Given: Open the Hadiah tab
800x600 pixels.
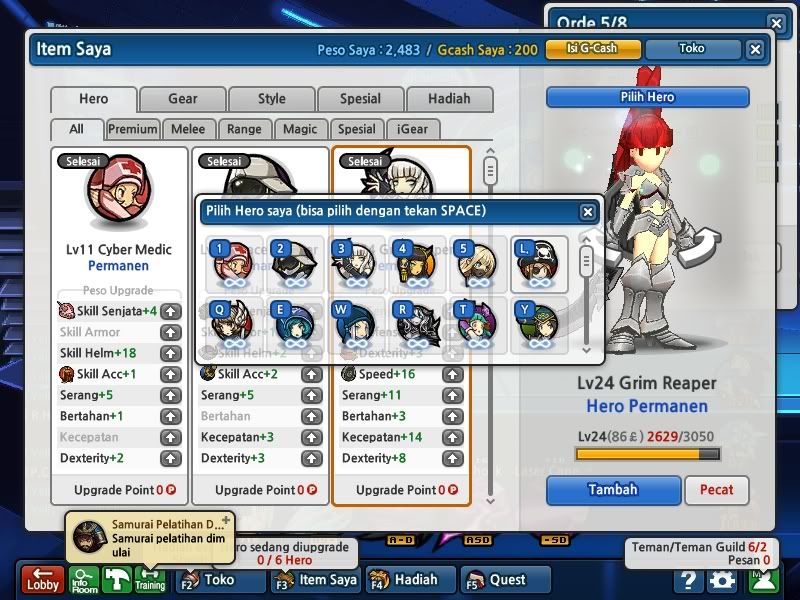Looking at the screenshot, I should (x=449, y=99).
